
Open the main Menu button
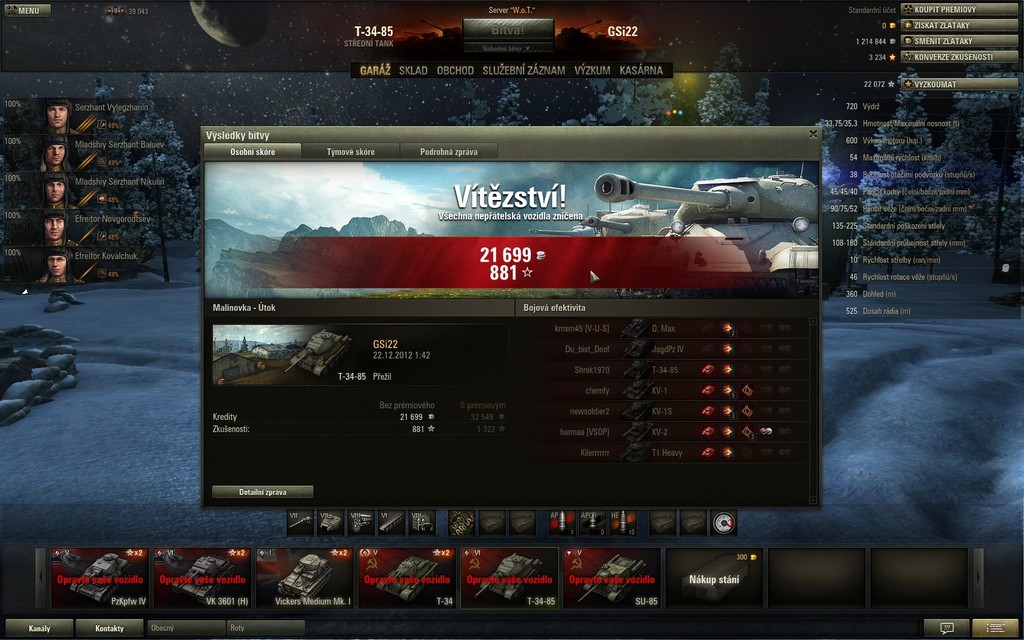tap(27, 10)
